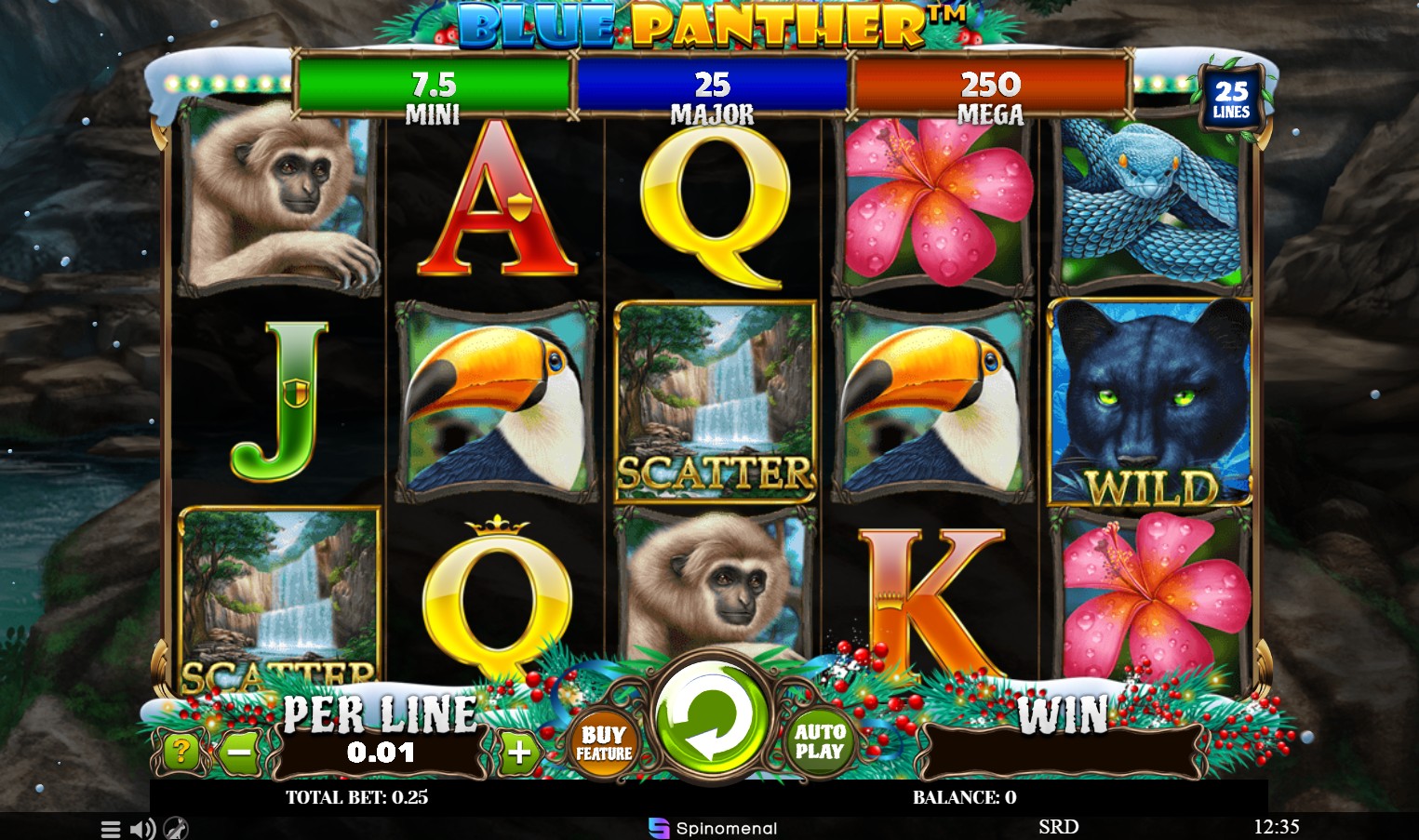Viewport: 1419px width, 840px height.
Task: Activate Auto Play
Action: 820,741
